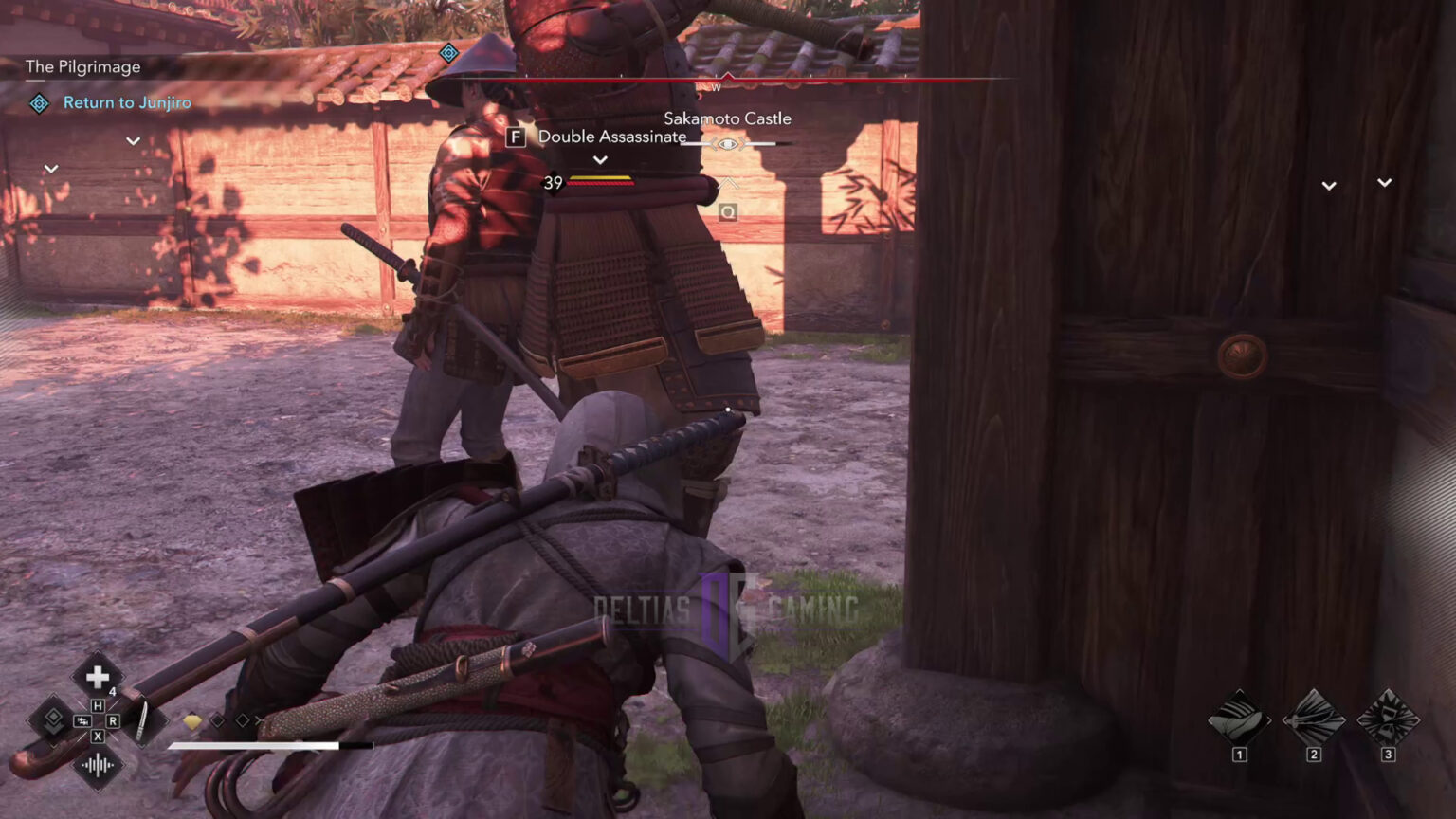
Task: Click the H key tool-swap toggle in the wheel
Action: [x=99, y=704]
